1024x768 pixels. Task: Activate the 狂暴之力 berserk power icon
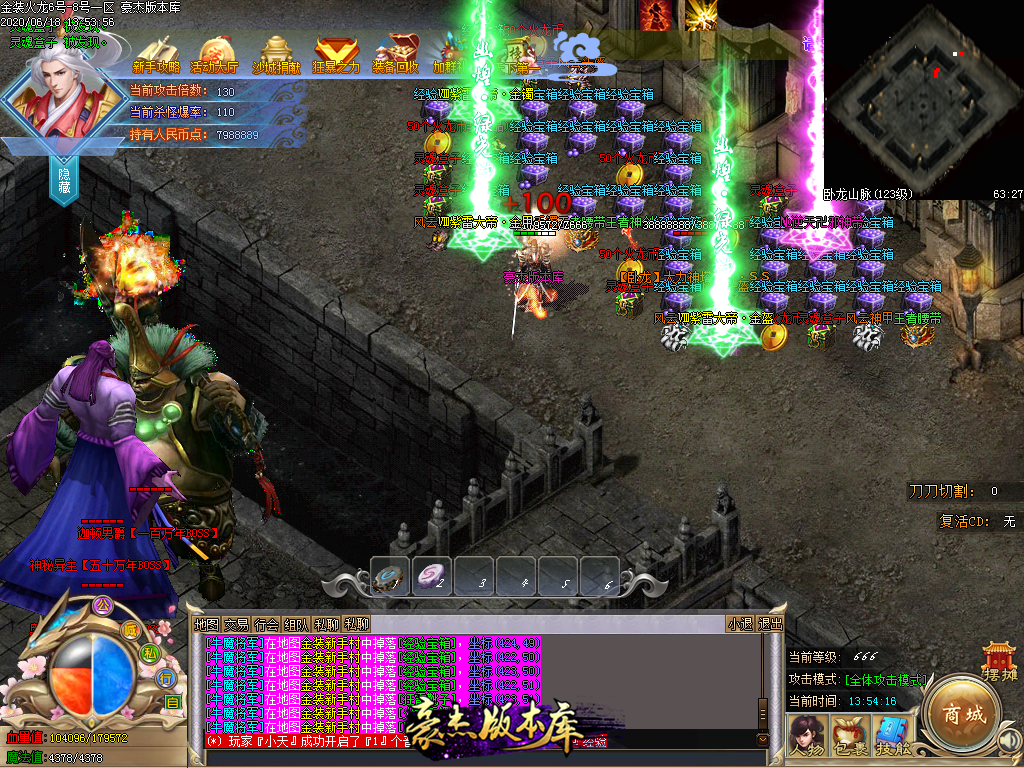click(x=336, y=55)
